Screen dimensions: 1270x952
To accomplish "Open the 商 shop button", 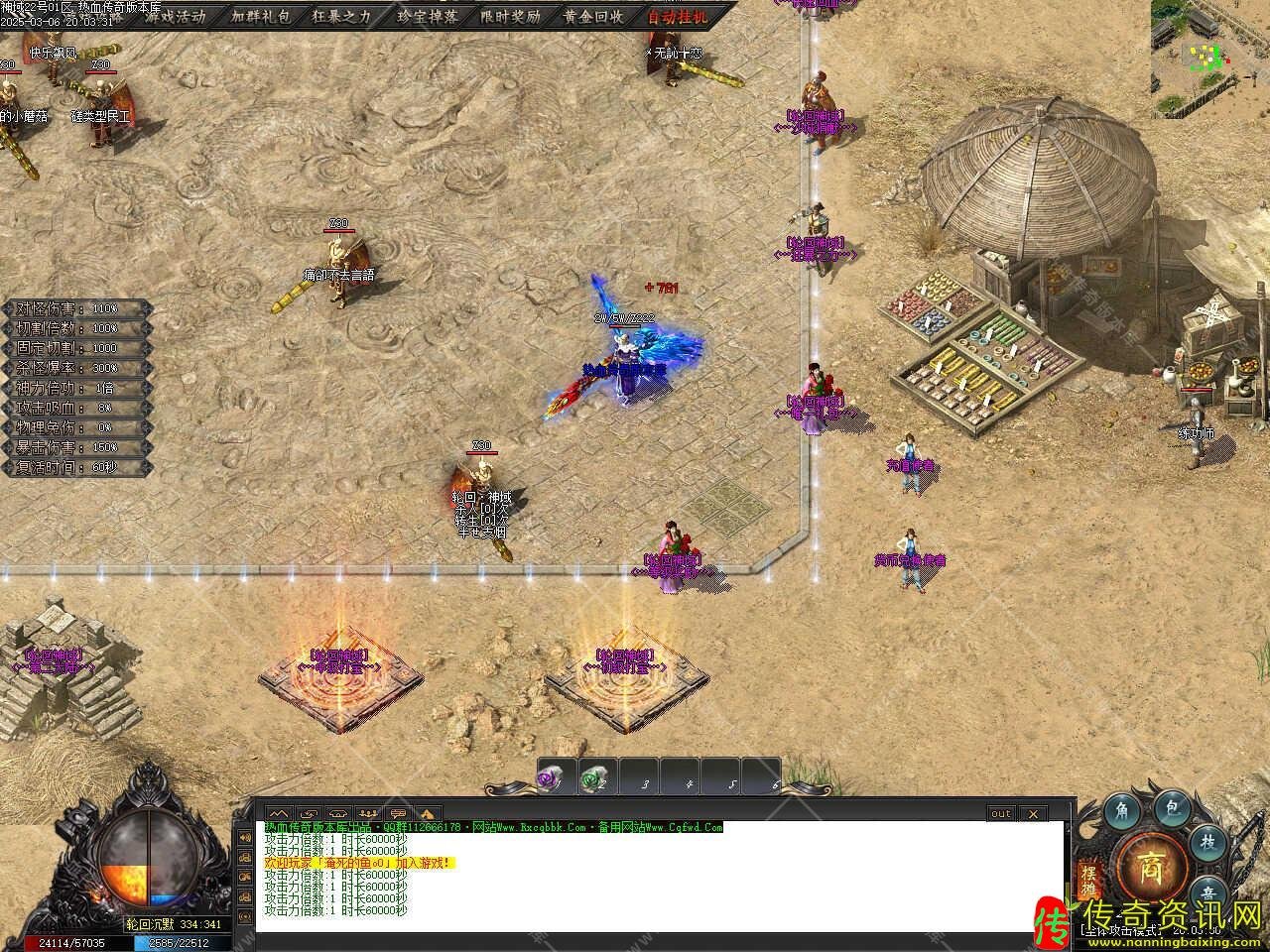I will coord(1151,862).
